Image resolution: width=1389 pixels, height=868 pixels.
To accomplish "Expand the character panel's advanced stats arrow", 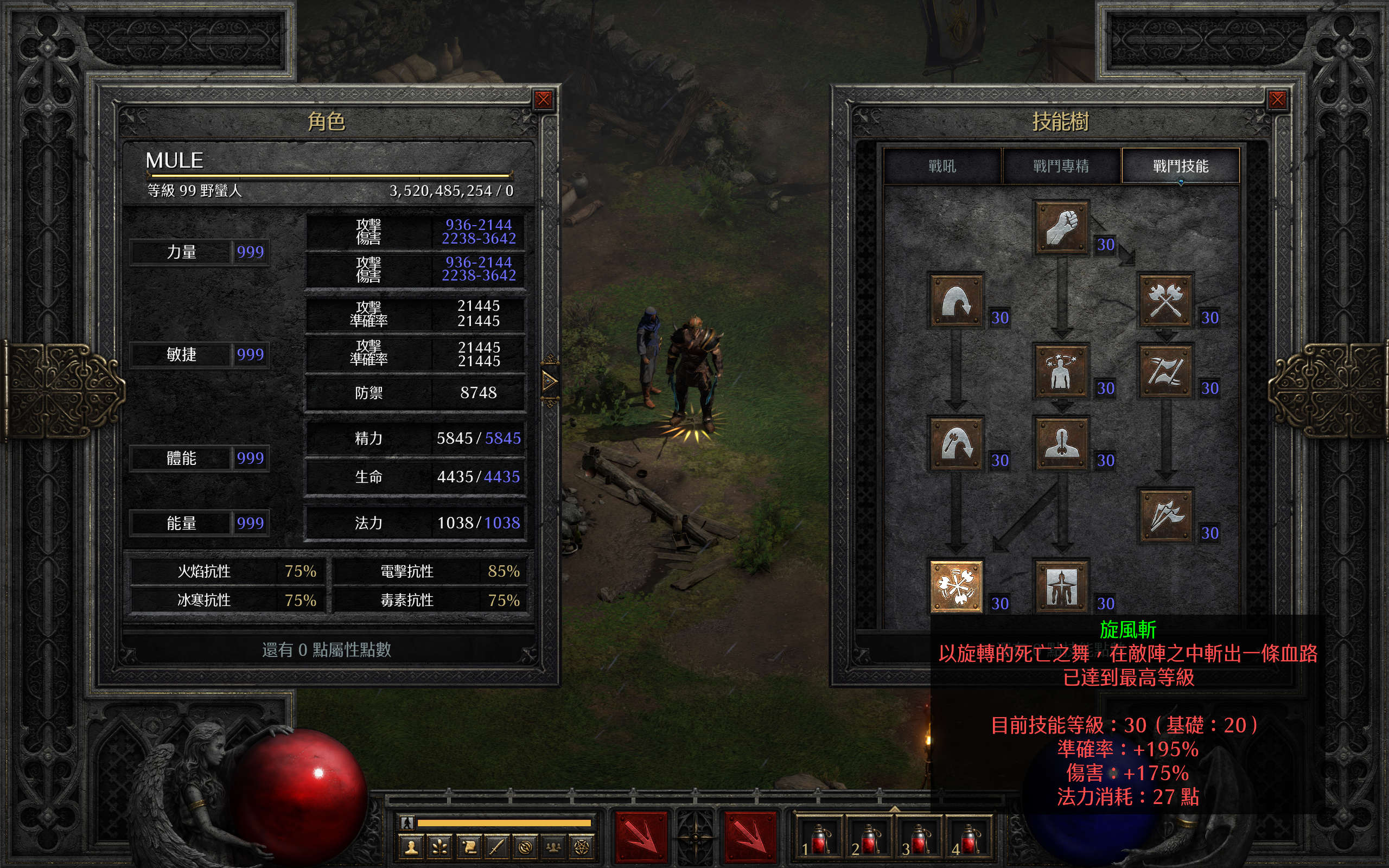I will tap(549, 381).
